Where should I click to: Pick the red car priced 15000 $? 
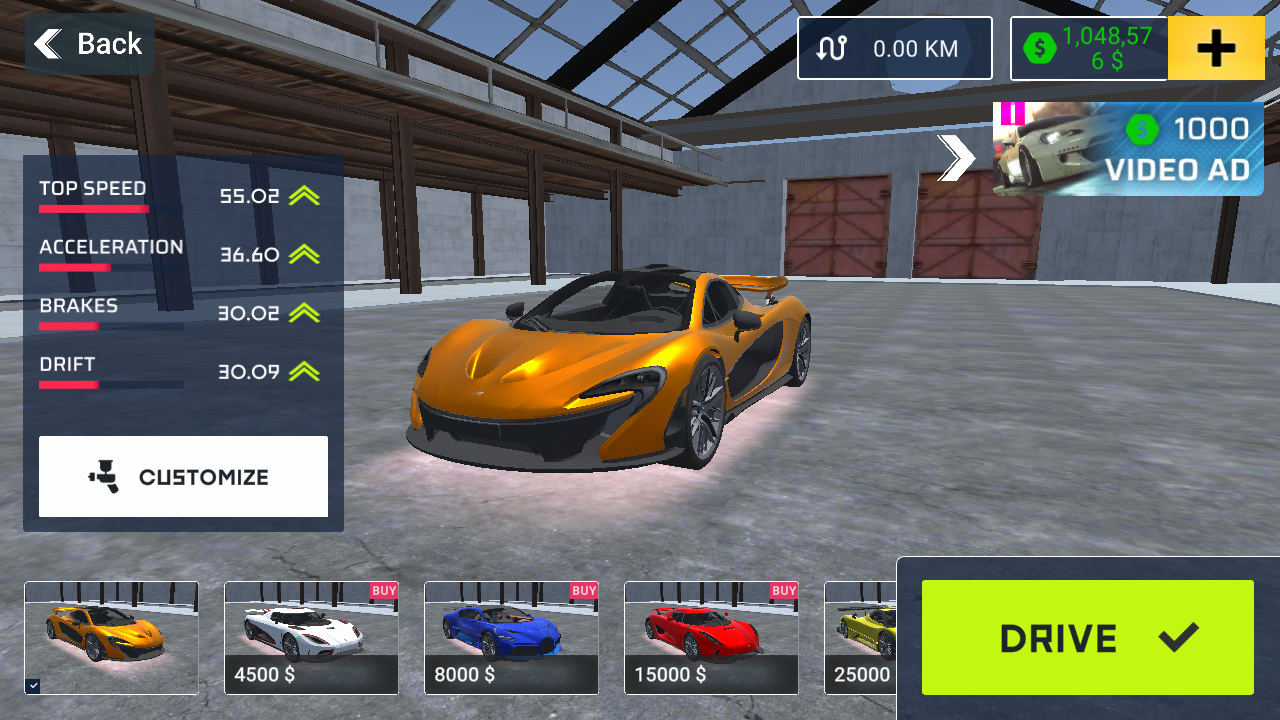point(711,637)
